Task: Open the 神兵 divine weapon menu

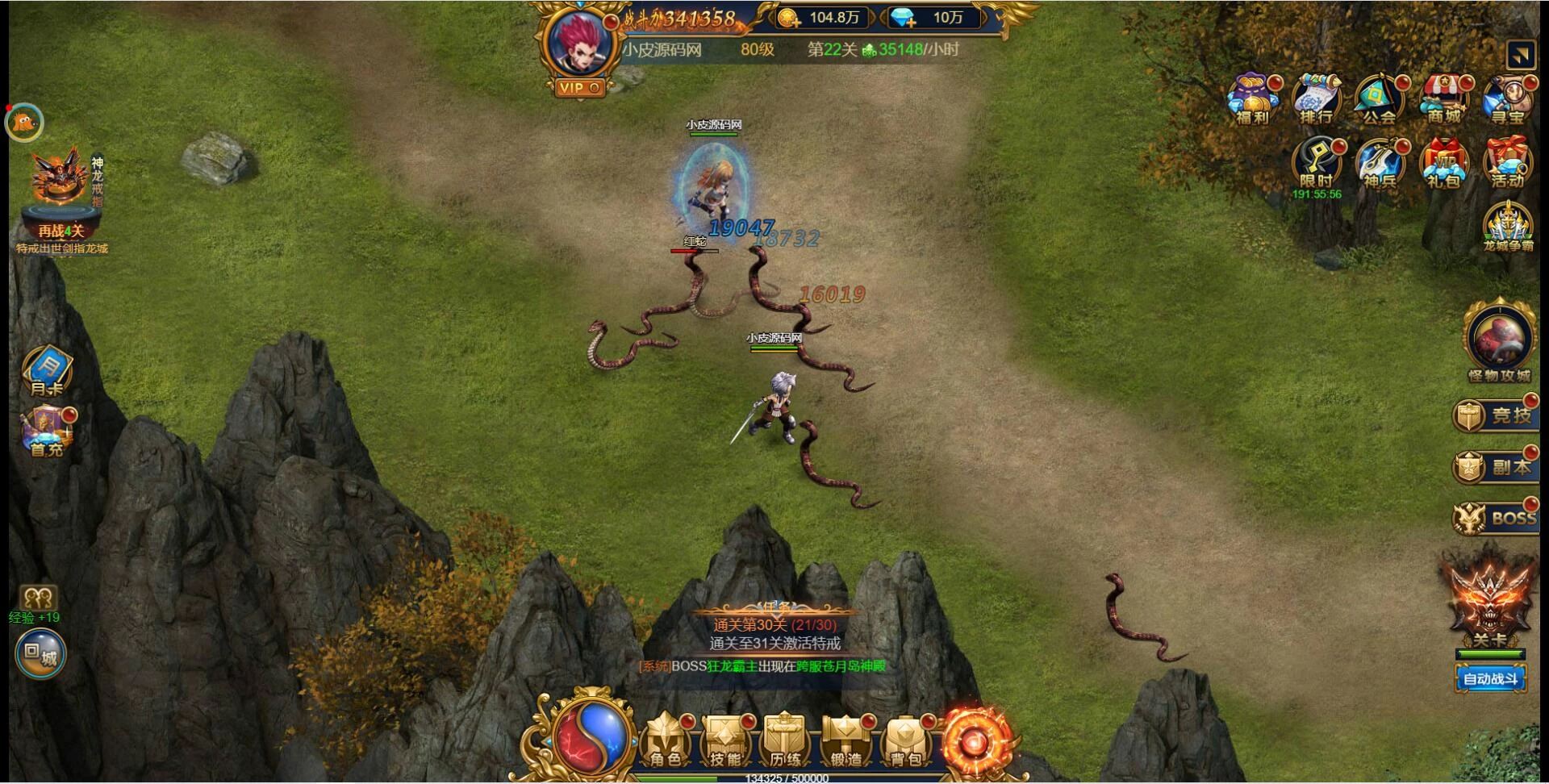Action: (x=1380, y=165)
